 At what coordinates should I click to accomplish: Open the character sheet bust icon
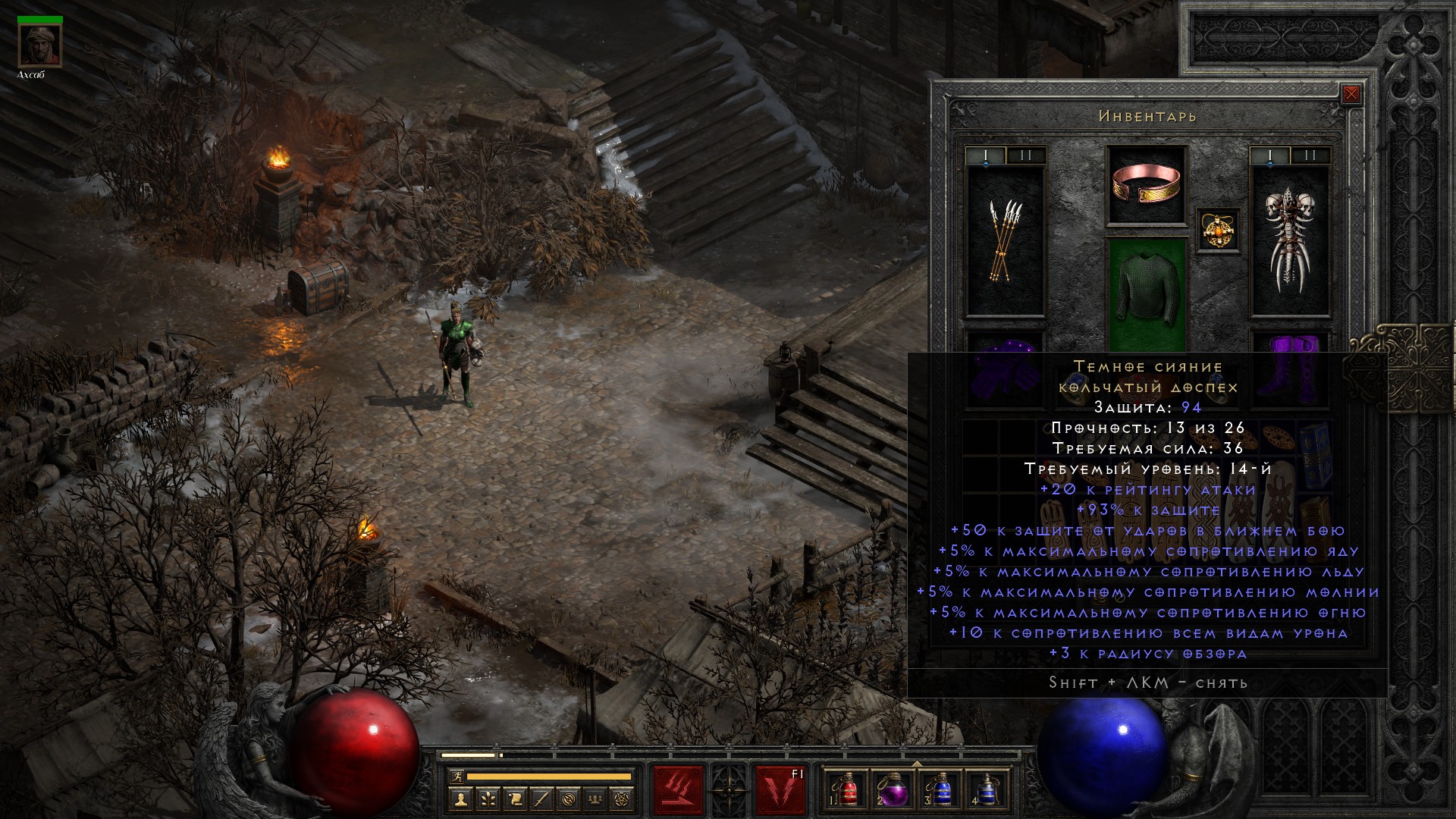[460, 799]
